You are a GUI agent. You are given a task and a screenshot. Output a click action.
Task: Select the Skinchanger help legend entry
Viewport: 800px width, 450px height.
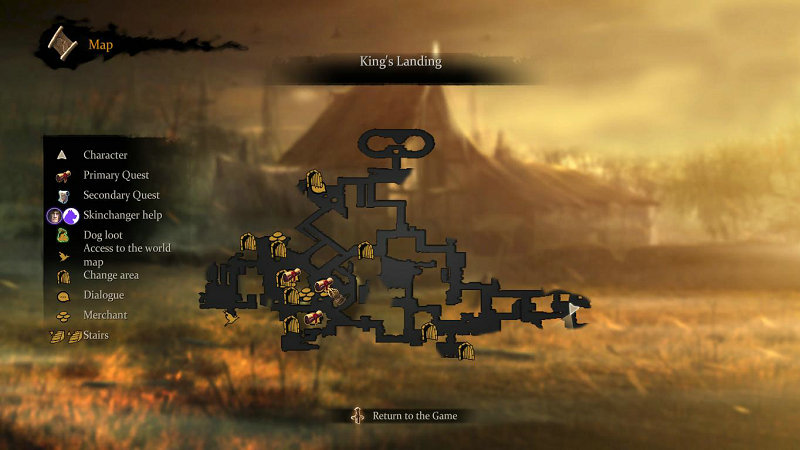click(122, 215)
